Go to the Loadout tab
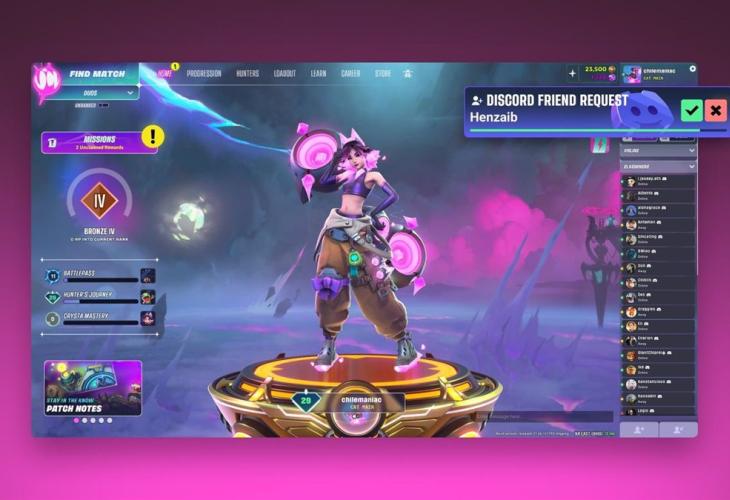Viewport: 730px width, 500px height. coord(284,74)
